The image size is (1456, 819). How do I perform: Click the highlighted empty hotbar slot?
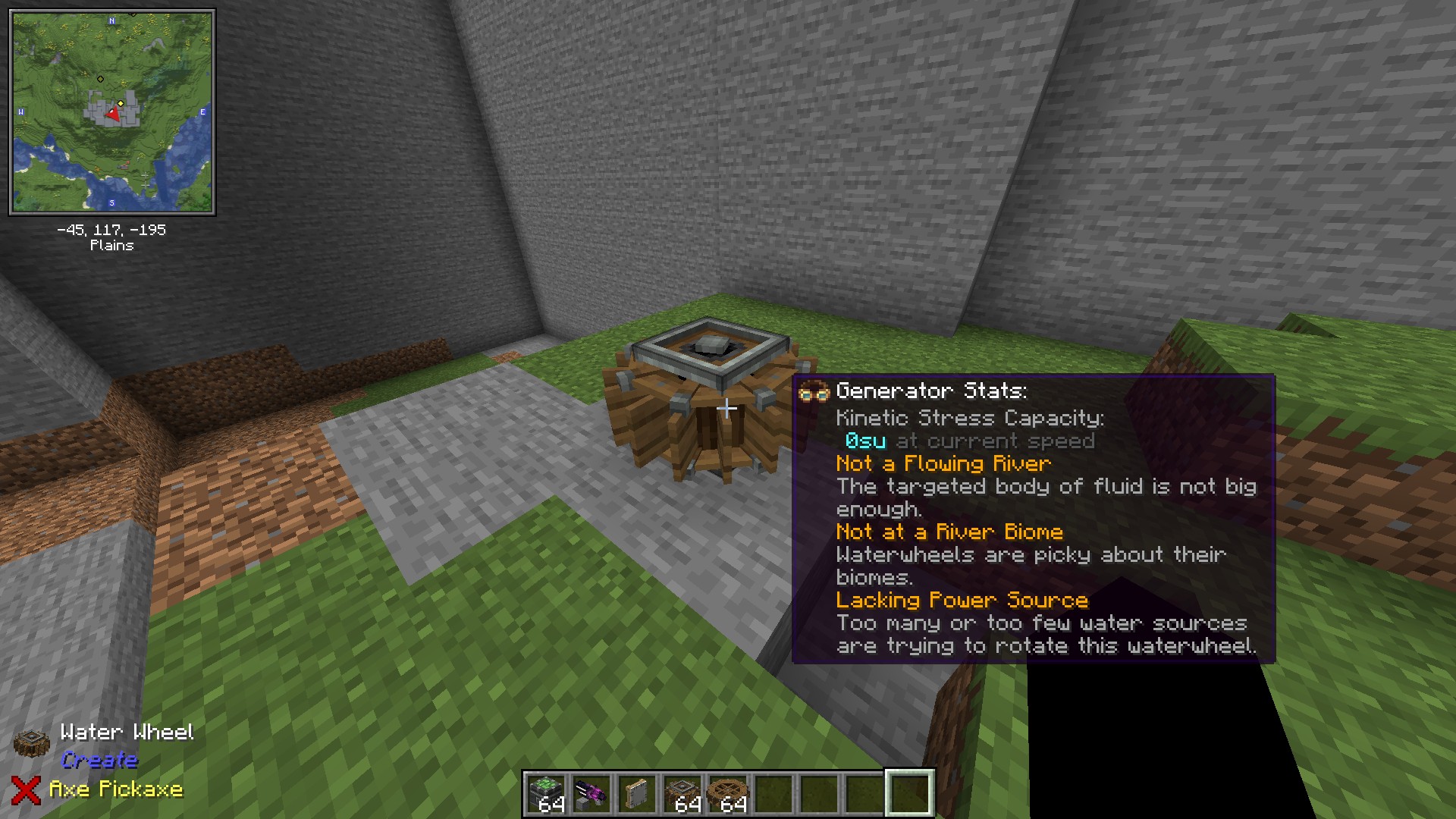(910, 793)
